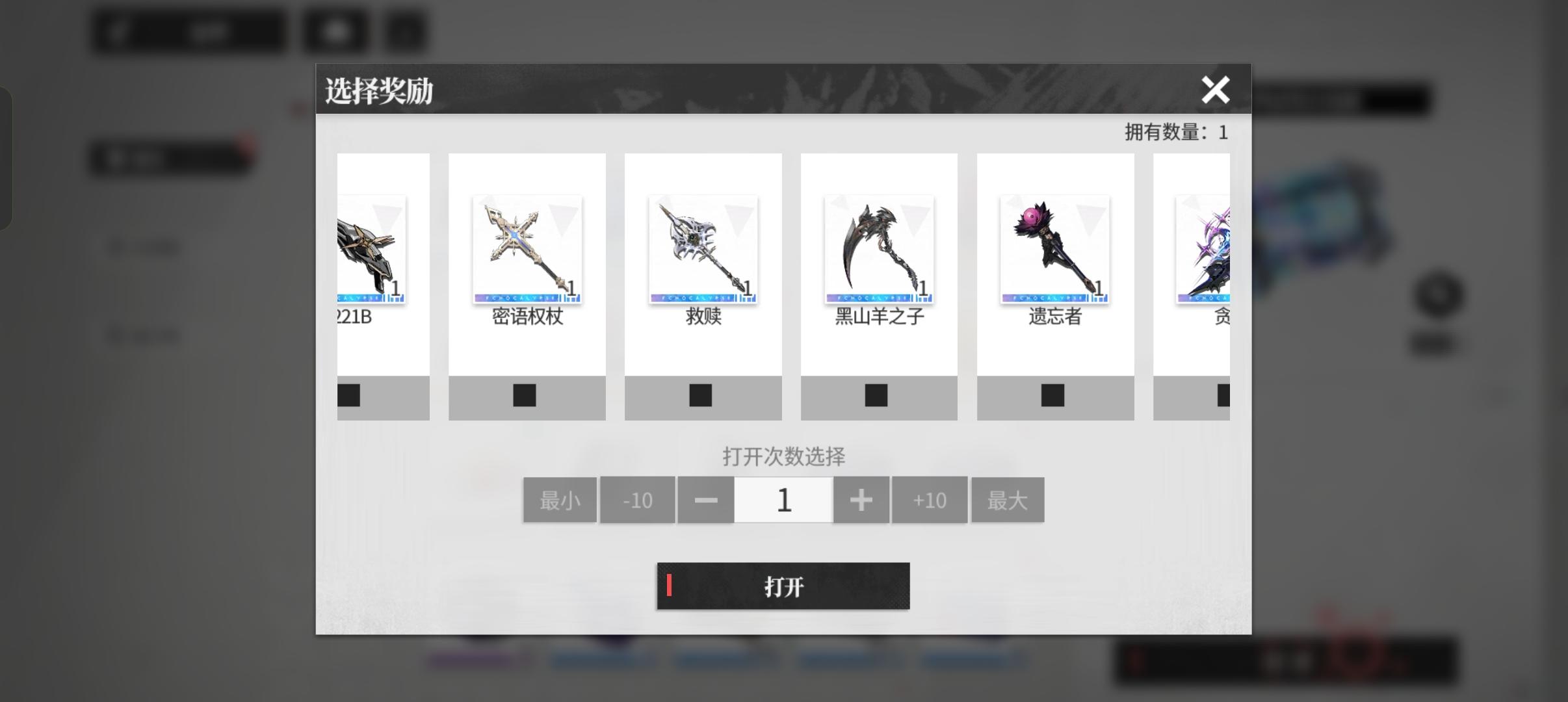Click the plus icon to increase count
Image resolution: width=1568 pixels, height=702 pixels.
point(862,499)
